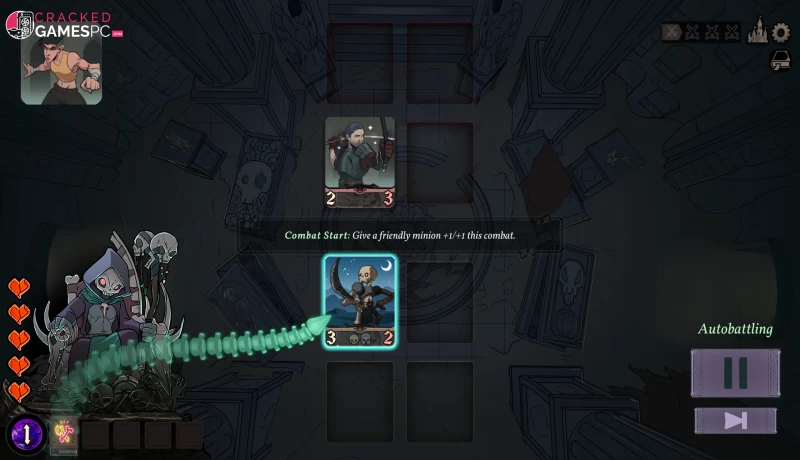Select the enemy swordsman card
Image resolution: width=800 pixels, height=460 pixels.
tap(360, 162)
